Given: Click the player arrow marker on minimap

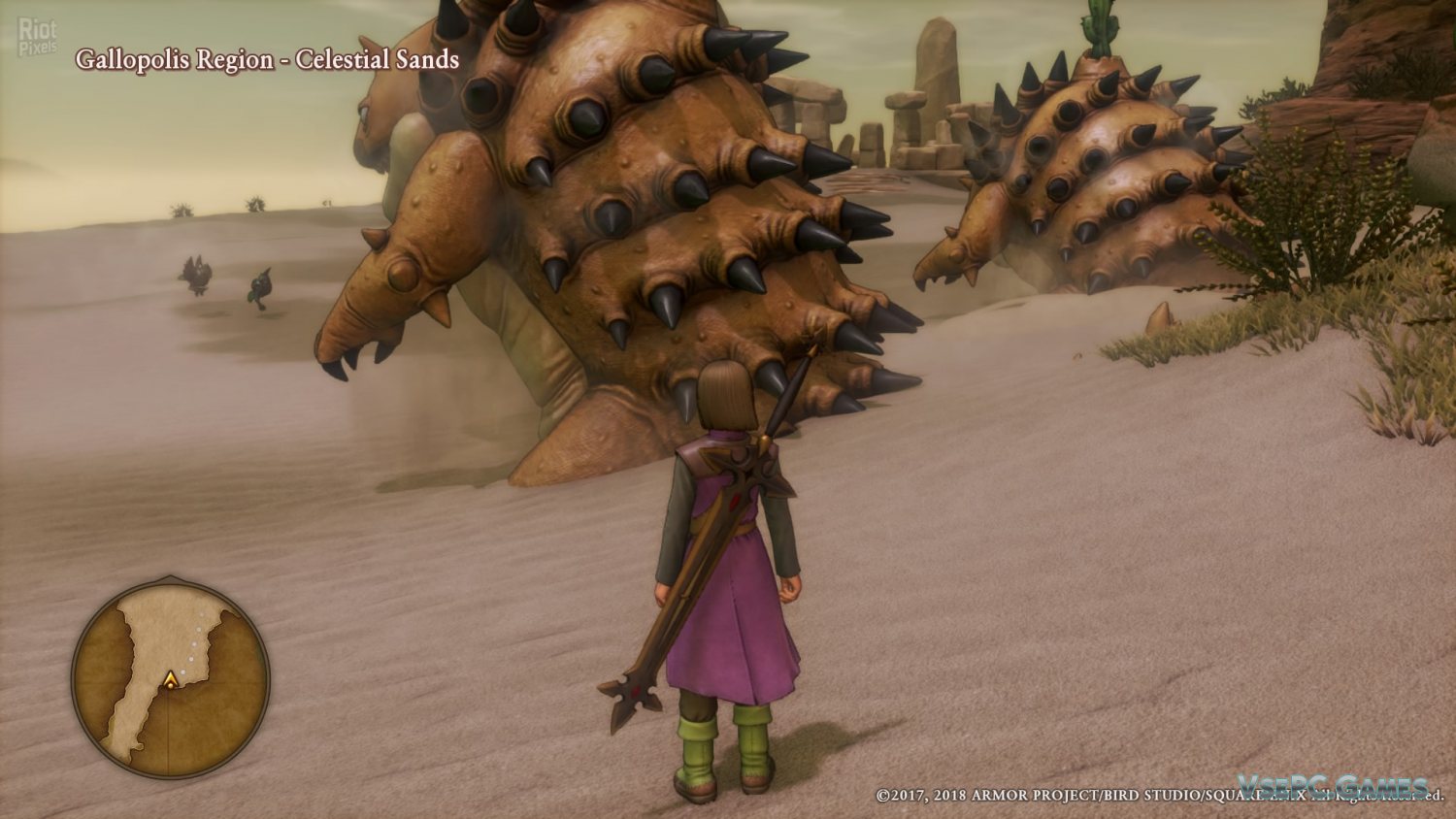Looking at the screenshot, I should tap(171, 680).
